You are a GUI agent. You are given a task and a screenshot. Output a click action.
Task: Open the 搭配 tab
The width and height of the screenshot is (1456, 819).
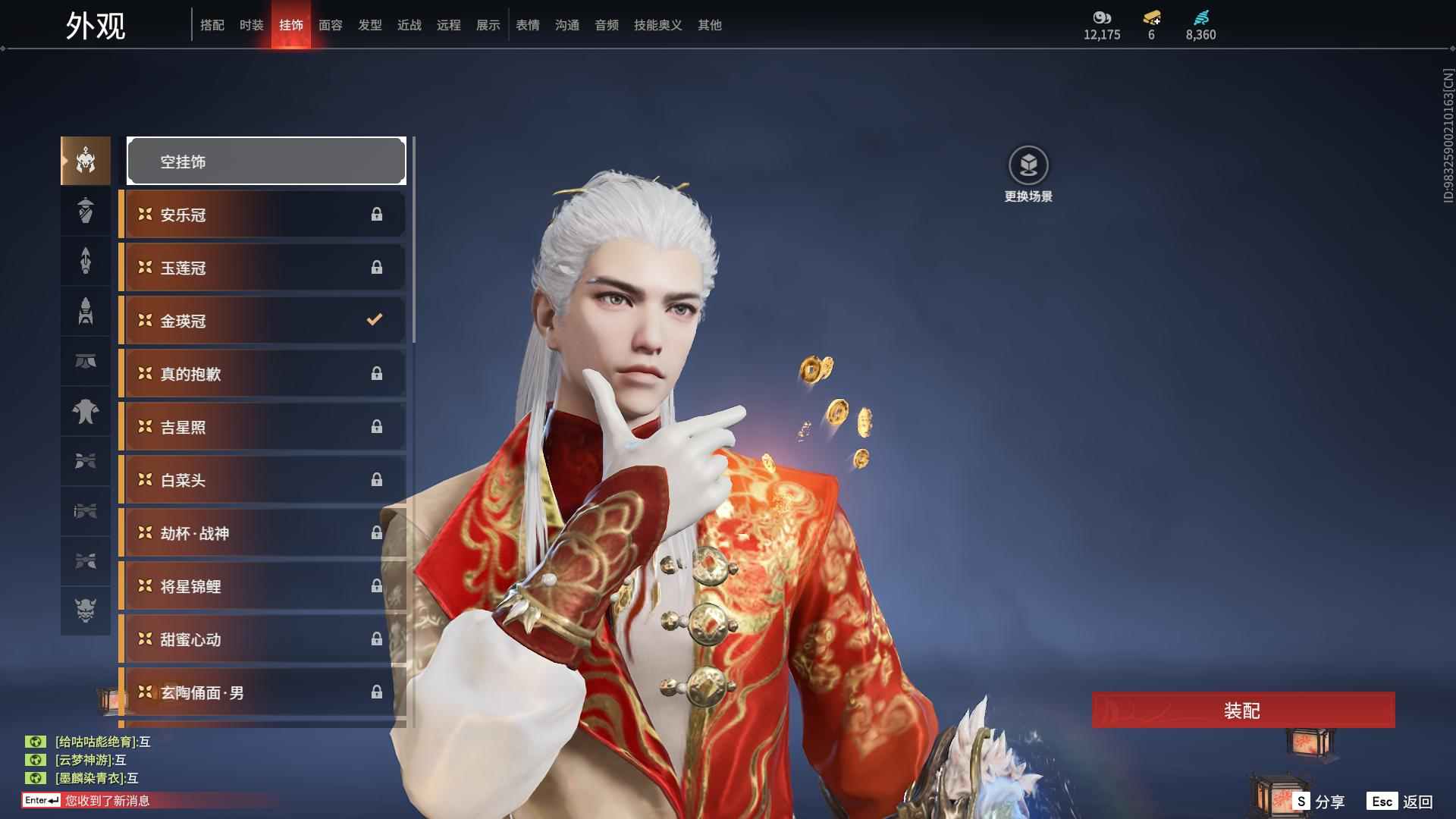212,25
